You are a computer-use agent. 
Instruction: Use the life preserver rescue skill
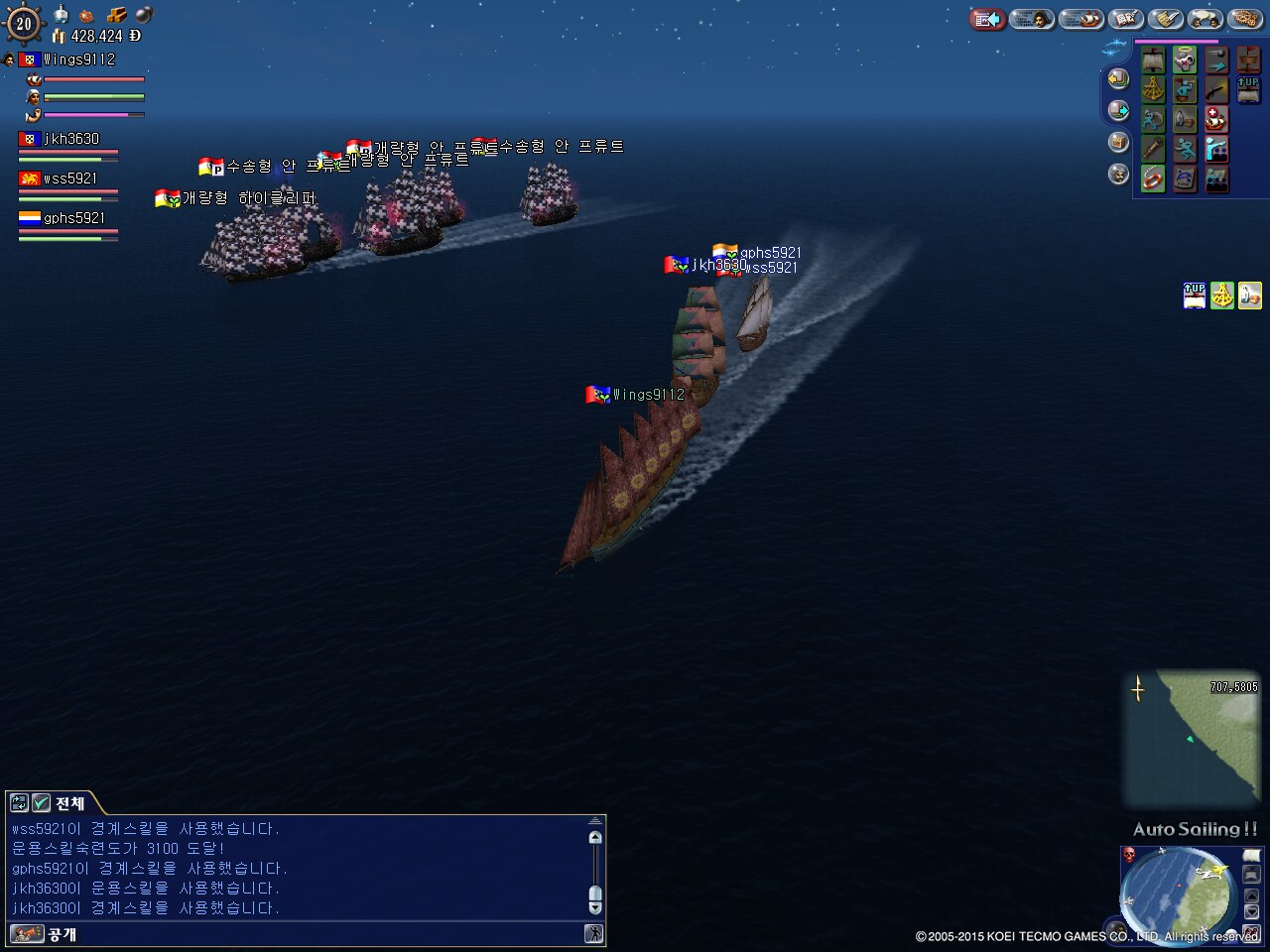pyautogui.click(x=1153, y=178)
